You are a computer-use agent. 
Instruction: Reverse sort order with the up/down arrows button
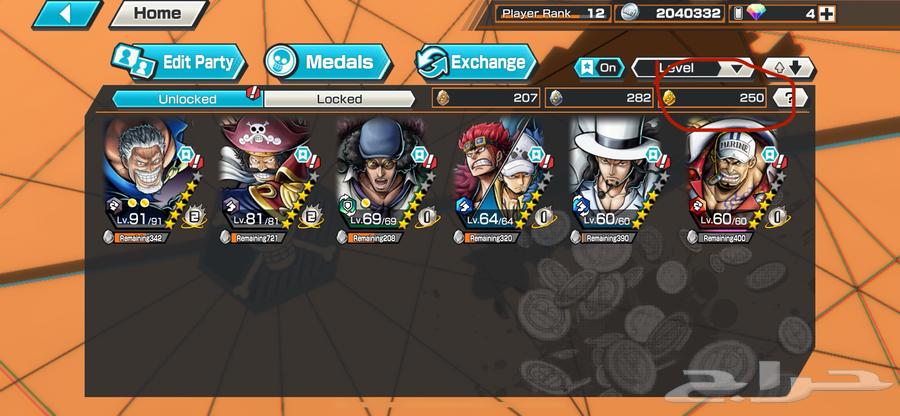(789, 68)
